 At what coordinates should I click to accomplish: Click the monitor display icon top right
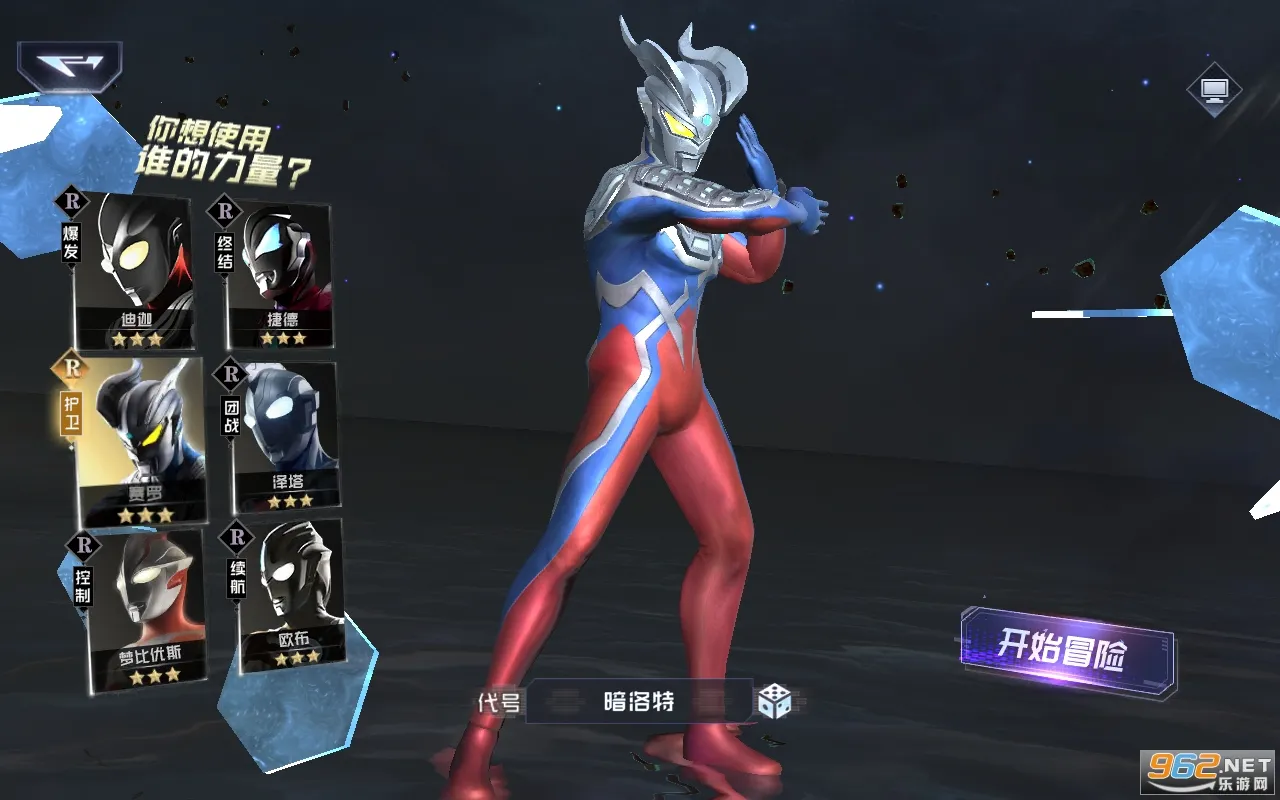[1213, 88]
